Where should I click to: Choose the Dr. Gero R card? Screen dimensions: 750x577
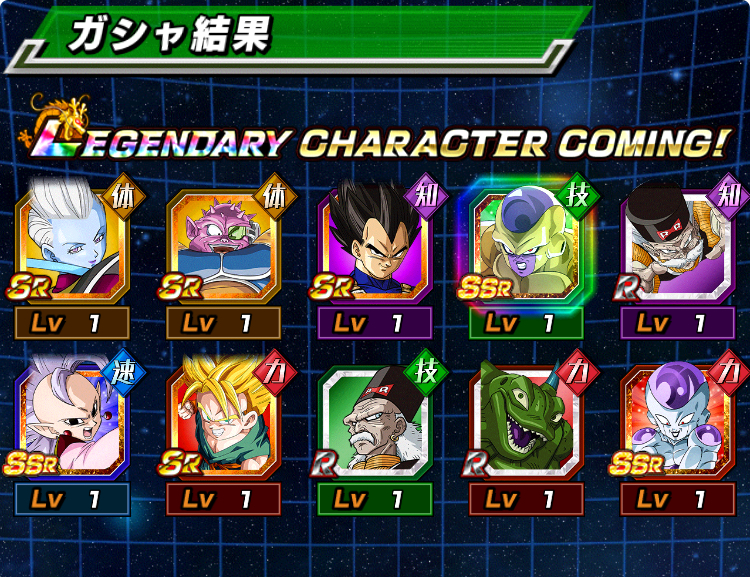[374, 422]
